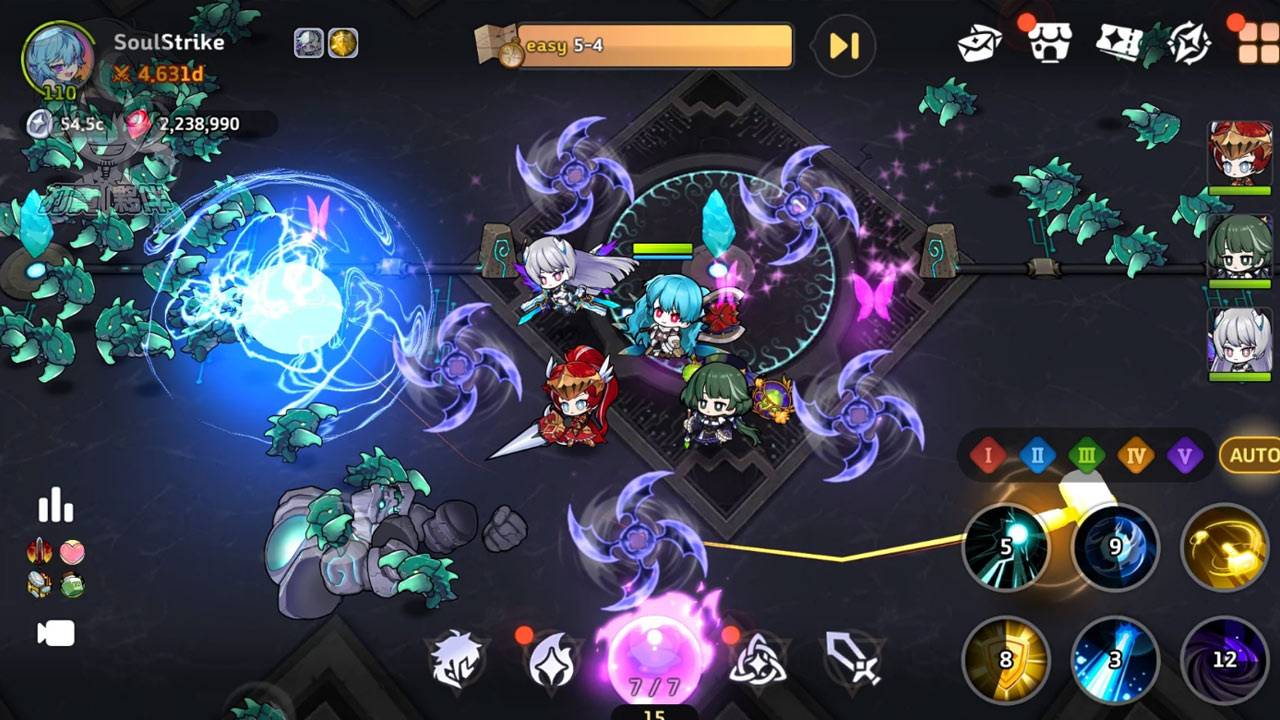1280x720 pixels.
Task: Open the mail envelope icon
Action: click(x=979, y=43)
